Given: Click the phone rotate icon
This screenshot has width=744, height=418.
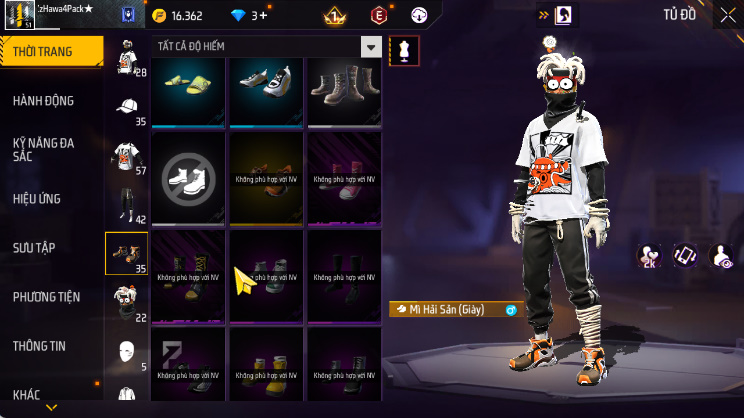Looking at the screenshot, I should click(685, 256).
